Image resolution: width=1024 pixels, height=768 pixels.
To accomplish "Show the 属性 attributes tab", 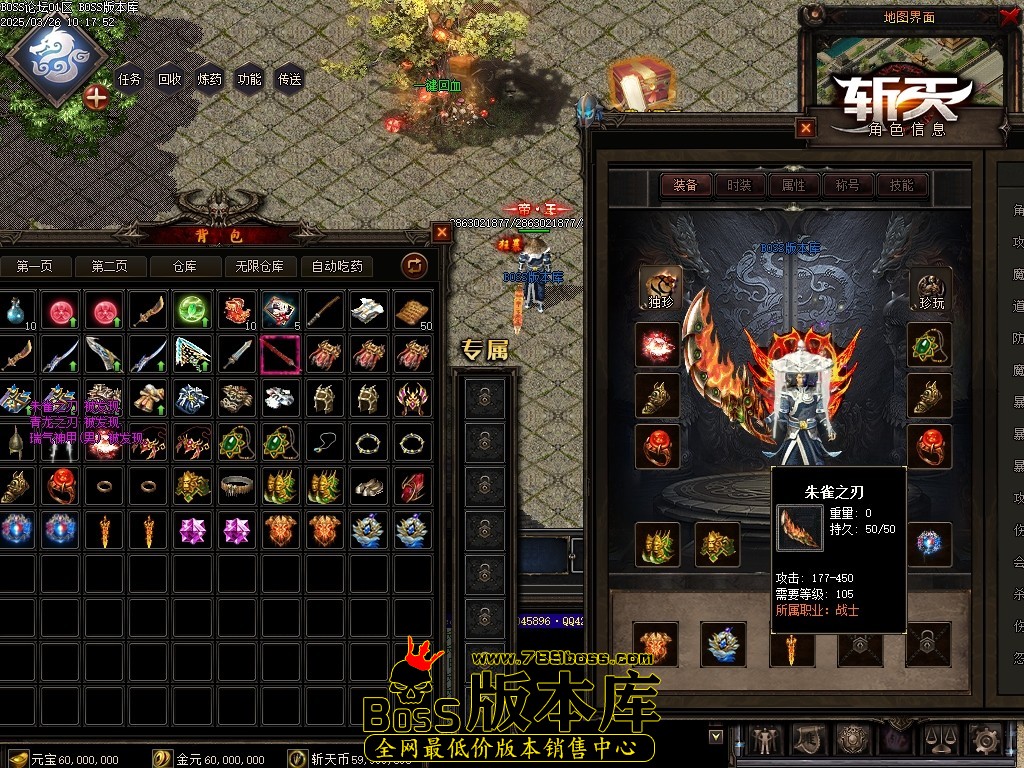I will [x=794, y=185].
